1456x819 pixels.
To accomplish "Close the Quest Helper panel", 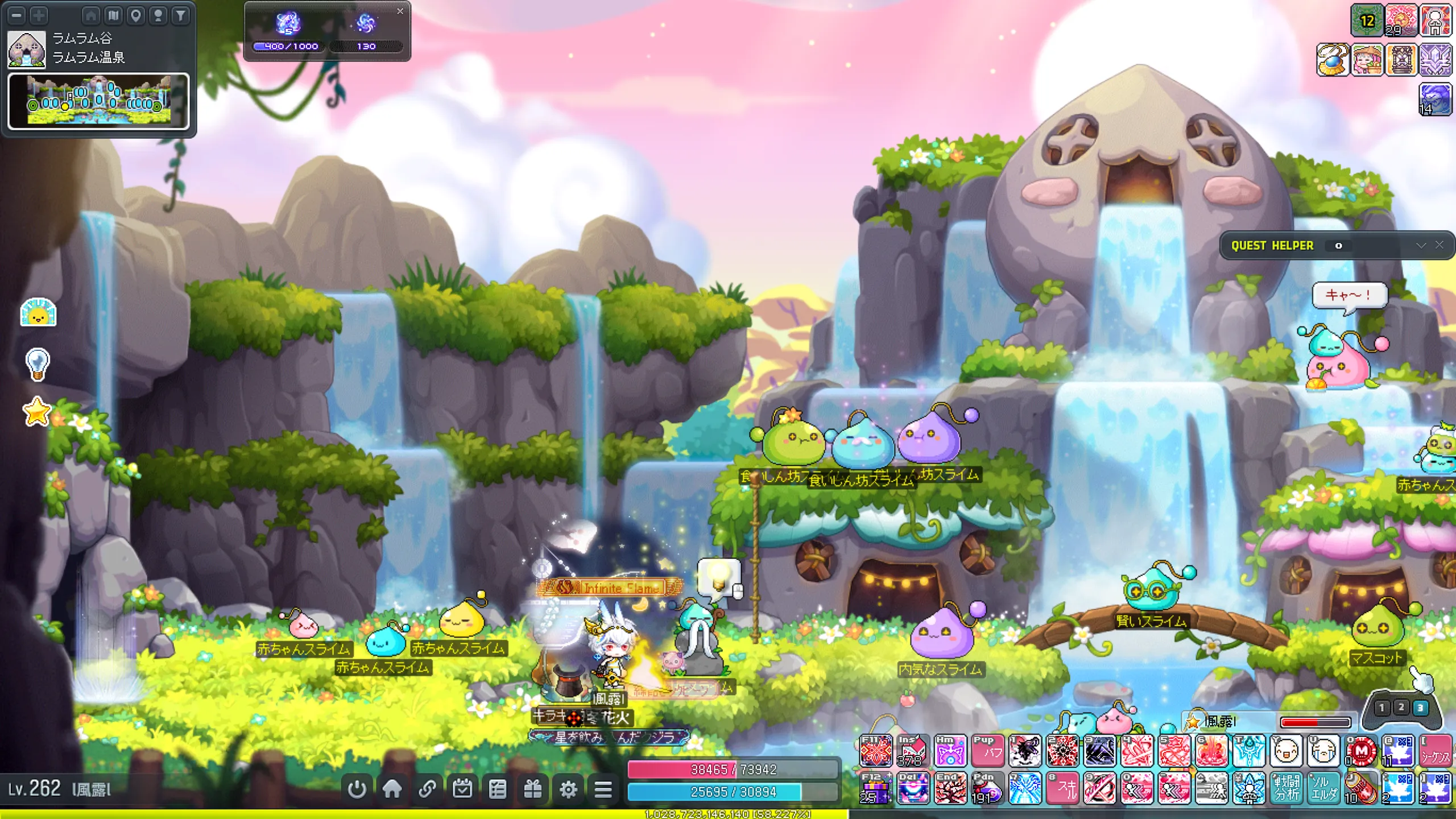I will click(x=1440, y=245).
